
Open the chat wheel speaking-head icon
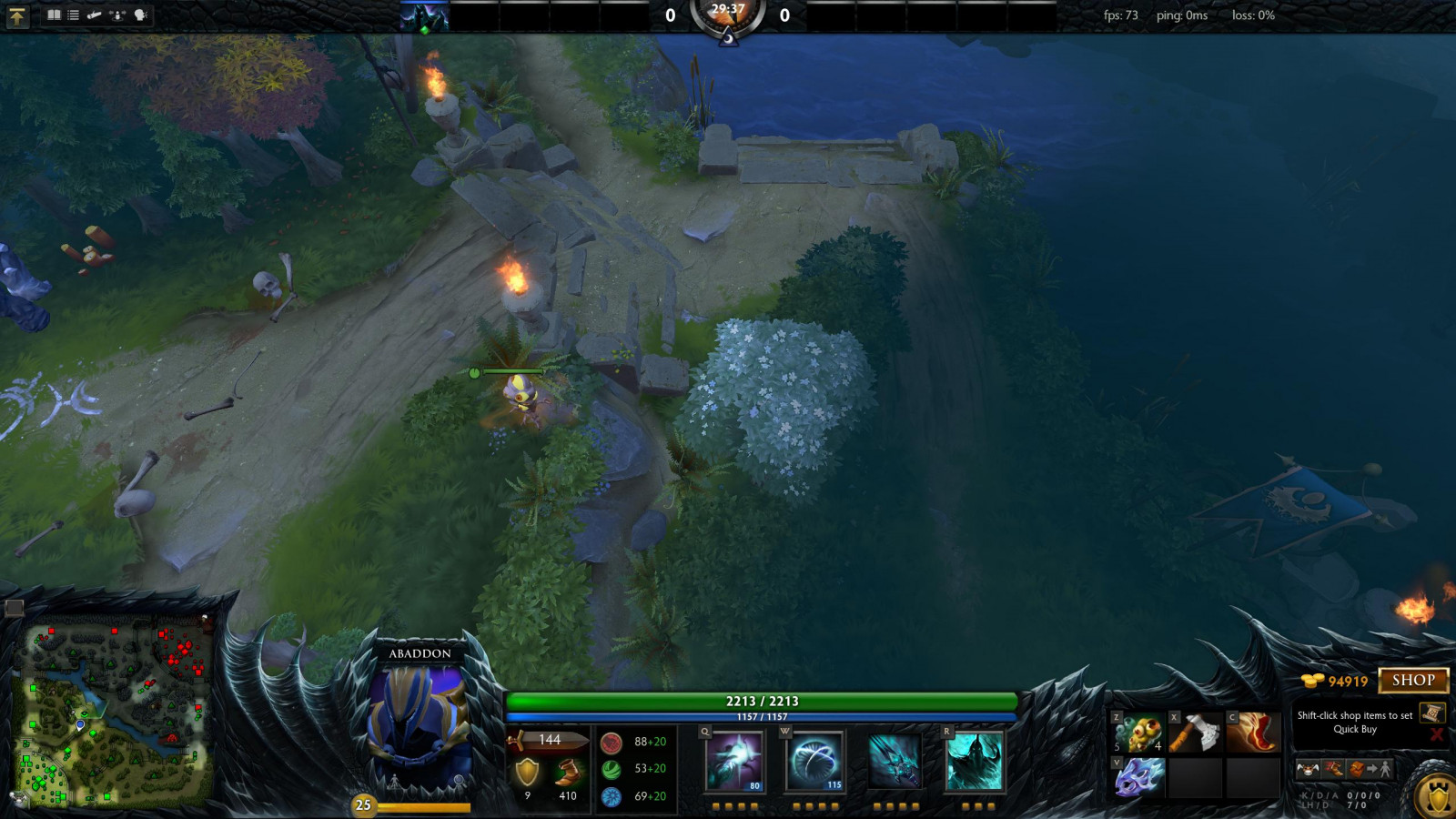point(140,15)
